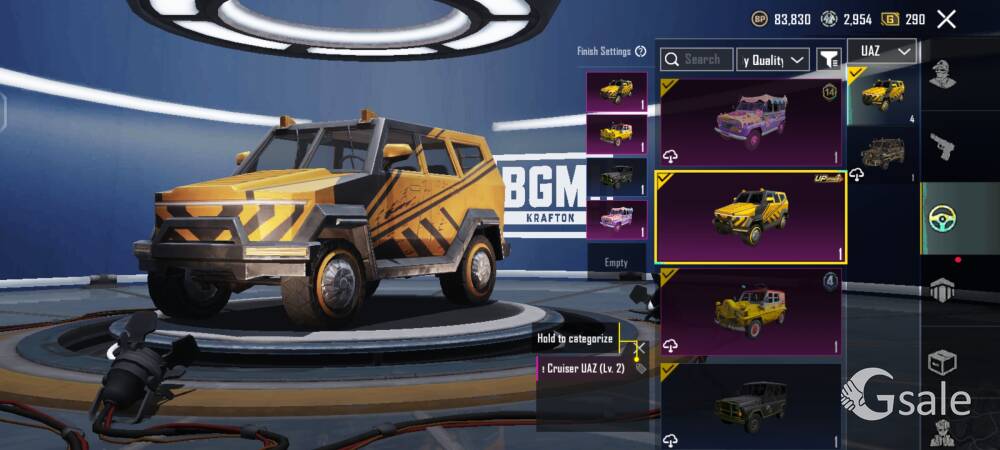Open the steering wheel vehicle tab
Image resolution: width=1000 pixels, height=450 pixels.
coord(941,218)
